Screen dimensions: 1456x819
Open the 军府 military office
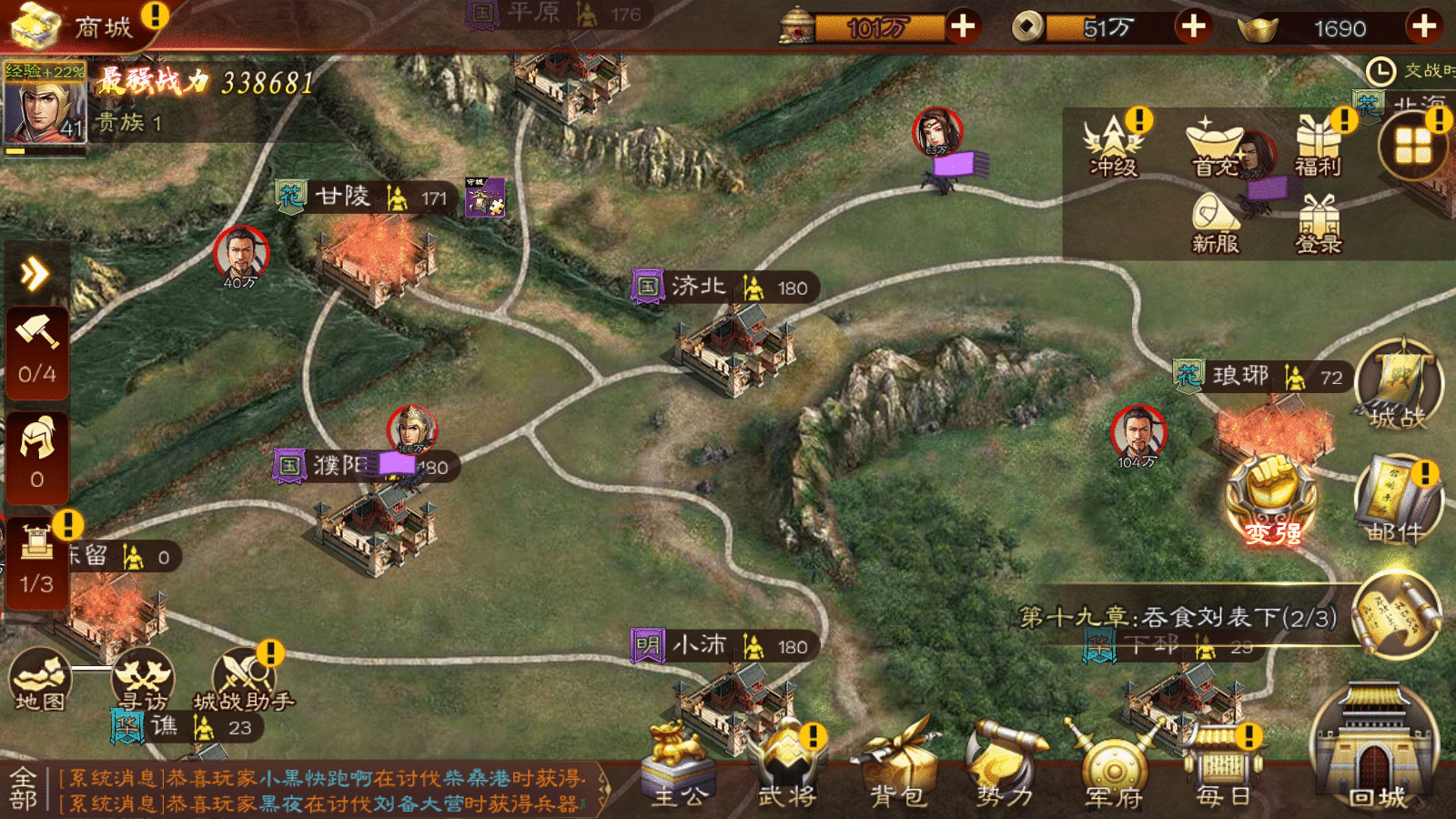[x=1114, y=766]
